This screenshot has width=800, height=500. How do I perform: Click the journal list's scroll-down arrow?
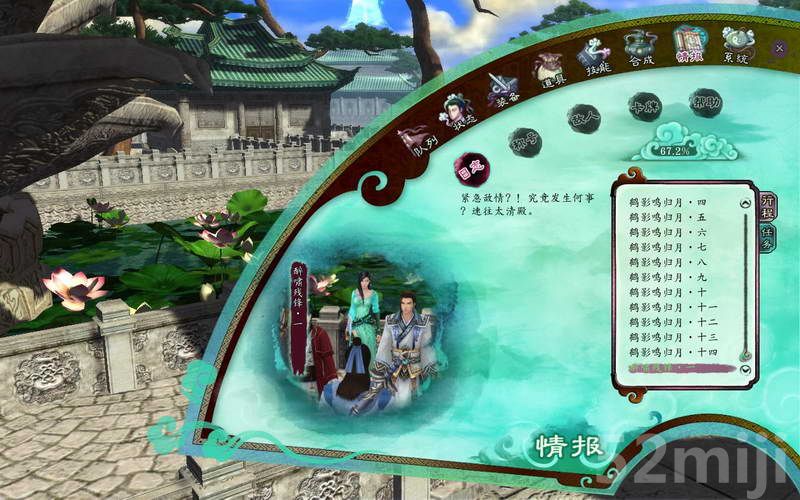(745, 371)
